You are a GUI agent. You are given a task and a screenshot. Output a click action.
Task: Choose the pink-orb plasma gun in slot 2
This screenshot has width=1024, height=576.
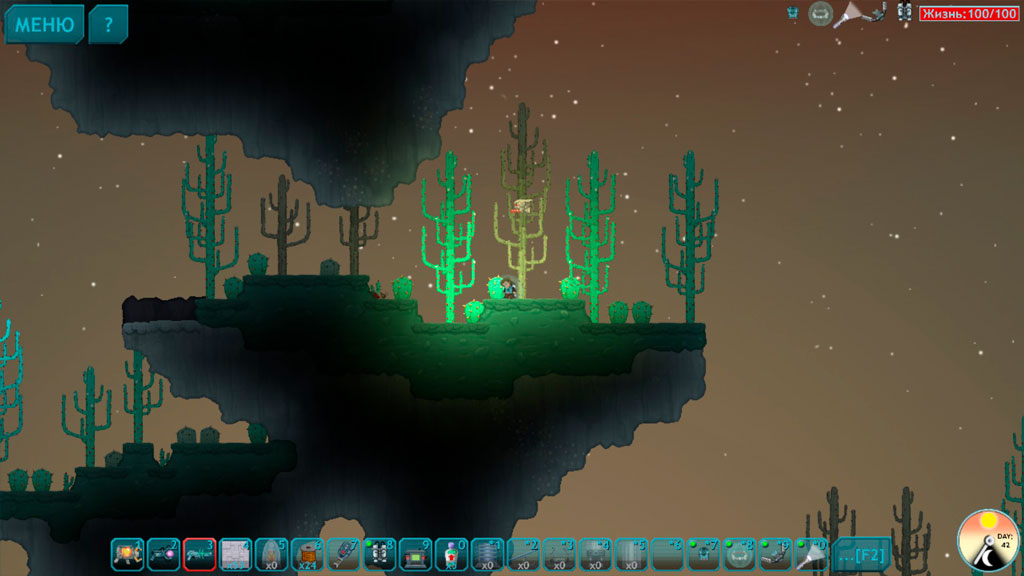click(x=164, y=553)
